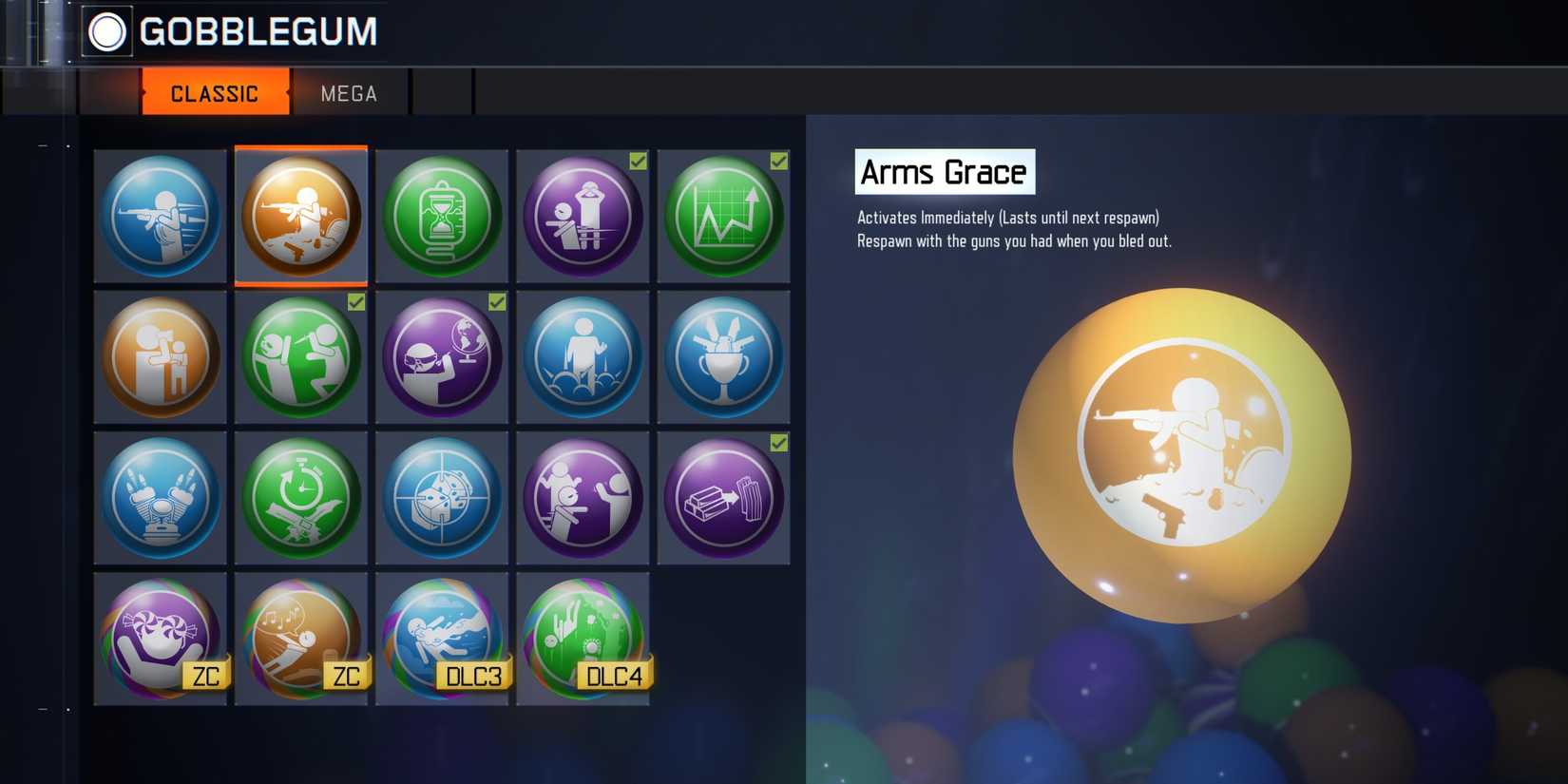Screen dimensions: 1568x784
Task: Click the Arms Grace title text
Action: tap(943, 172)
